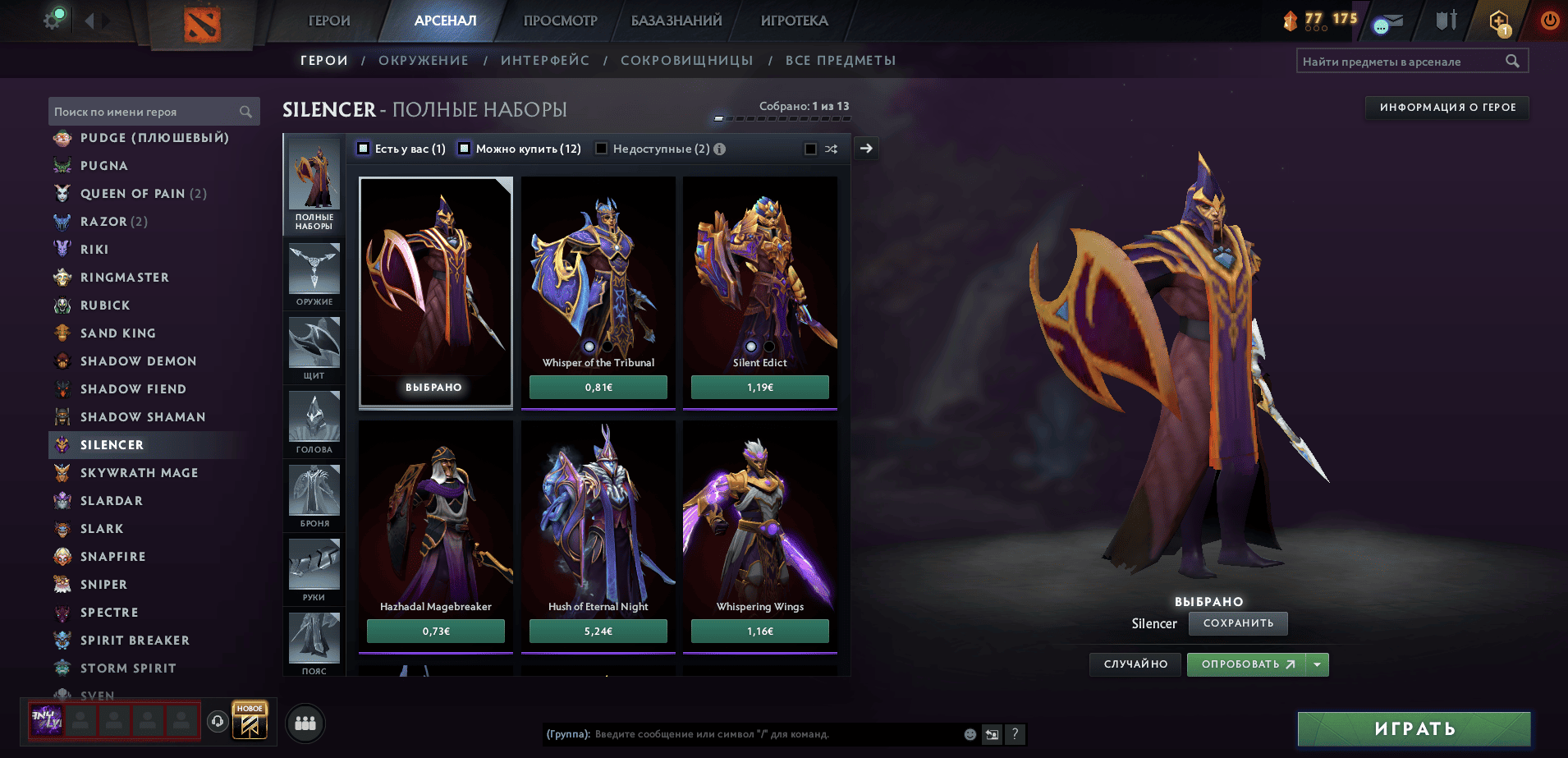This screenshot has width=1568, height=758.
Task: Click the ИГРАТЬ button
Action: pyautogui.click(x=1414, y=728)
